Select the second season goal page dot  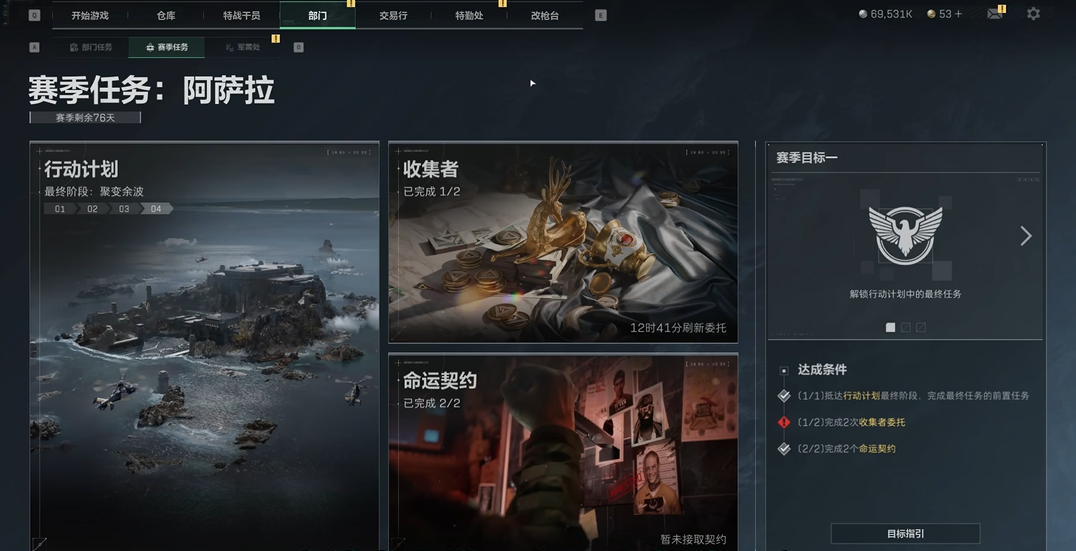[x=906, y=327]
